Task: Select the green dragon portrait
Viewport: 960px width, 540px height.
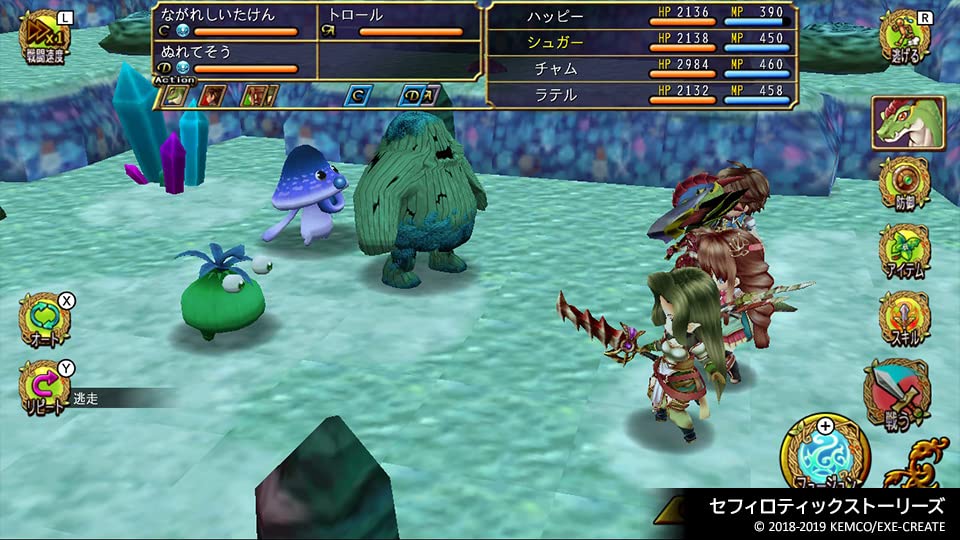Action: click(x=907, y=123)
